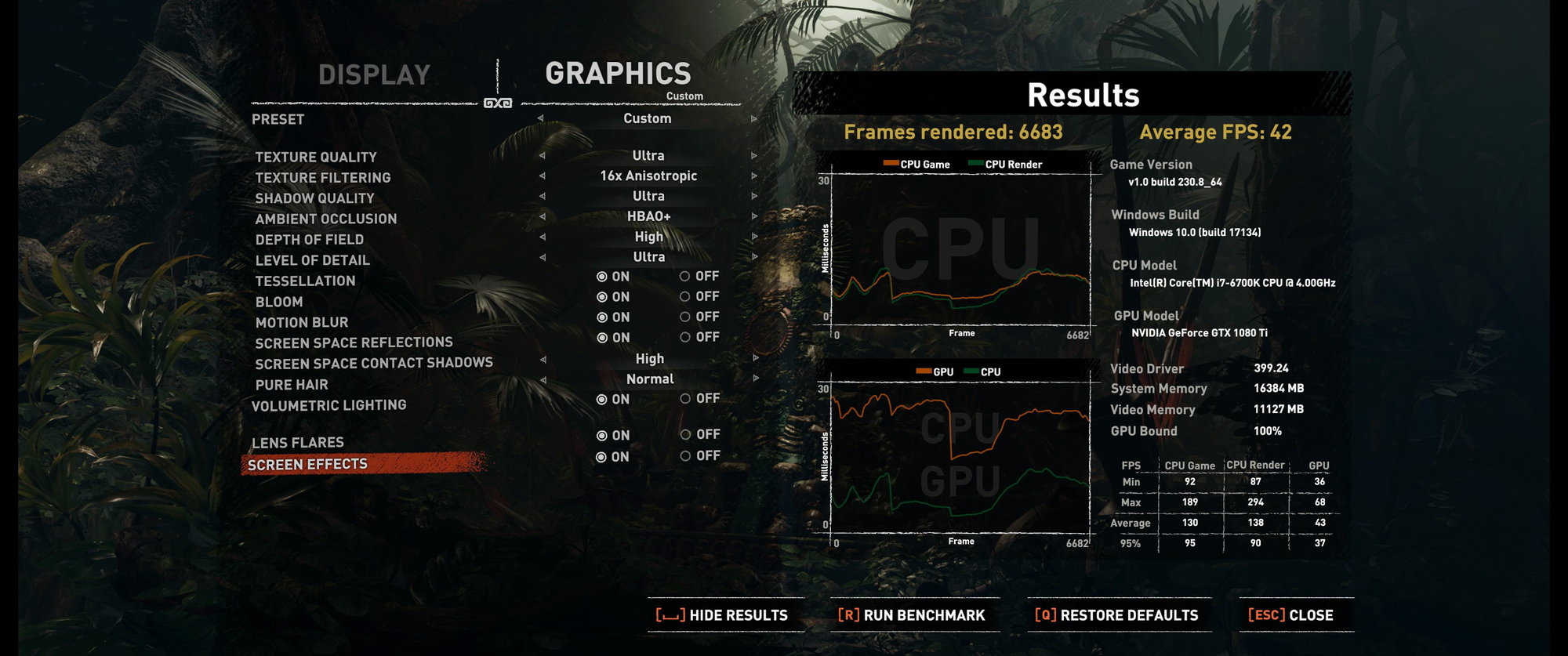1568x656 pixels.
Task: Click the left arrow for Depth of Field
Action: pyautogui.click(x=542, y=237)
